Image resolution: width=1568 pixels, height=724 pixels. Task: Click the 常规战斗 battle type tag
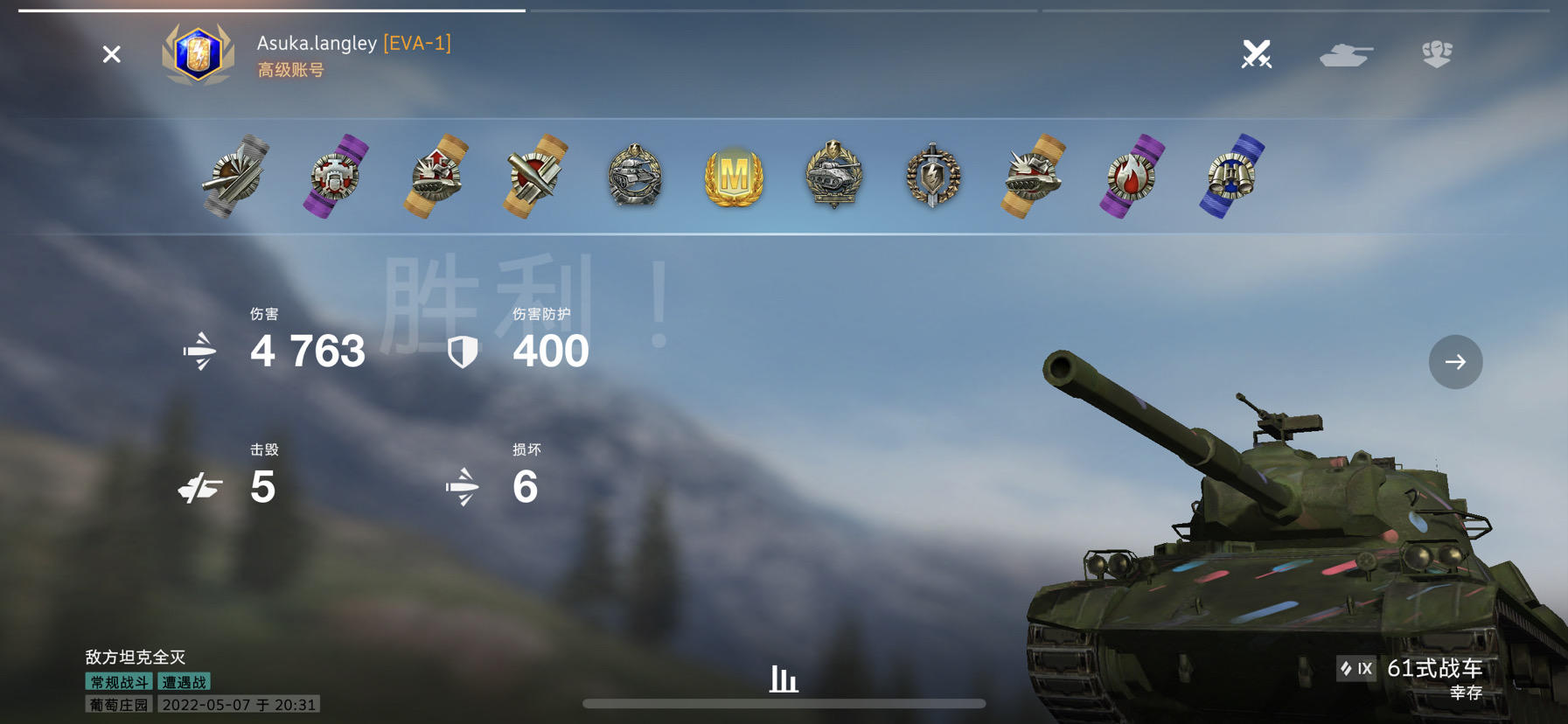[x=117, y=681]
